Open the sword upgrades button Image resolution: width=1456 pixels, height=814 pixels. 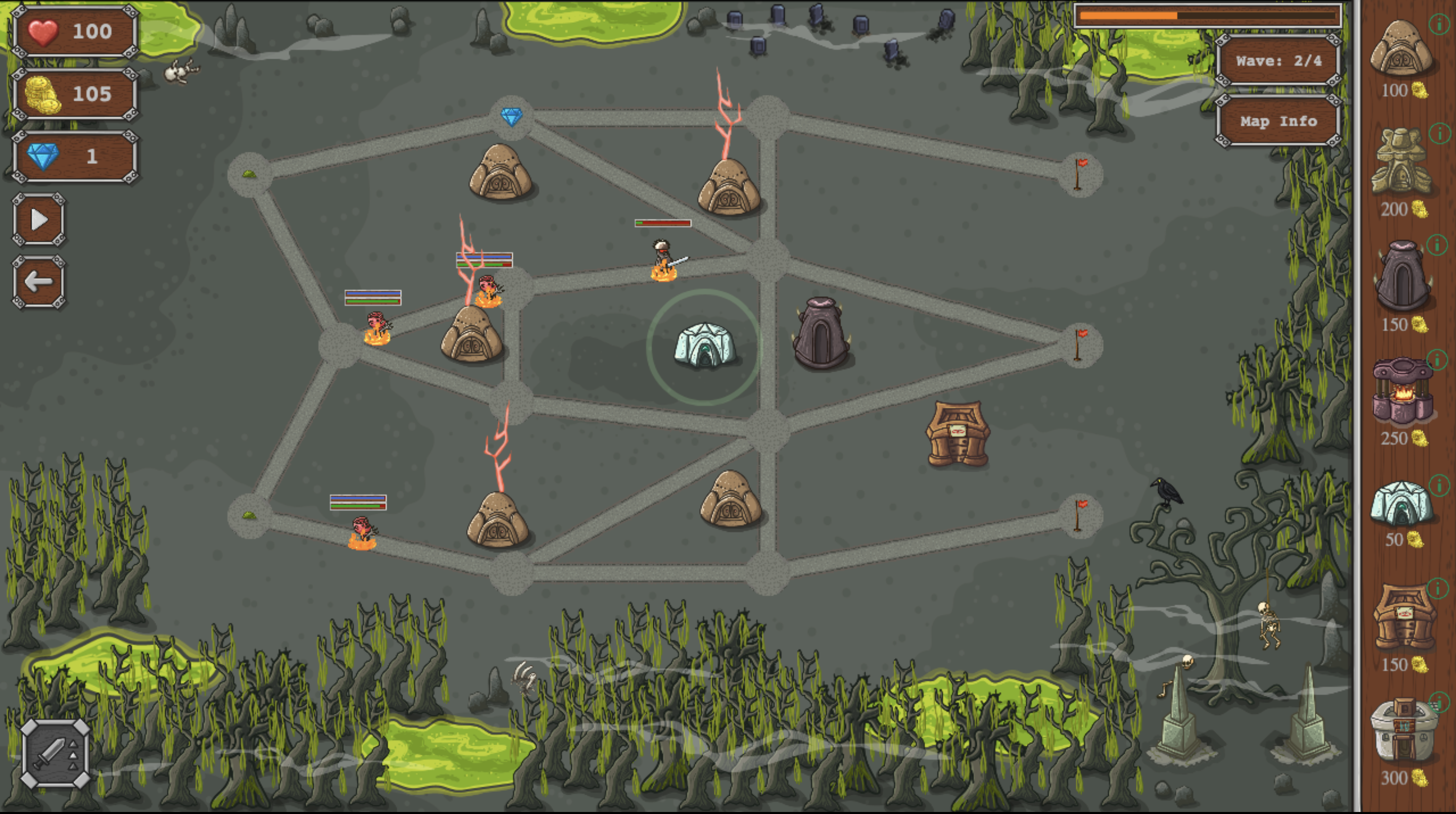[55, 753]
